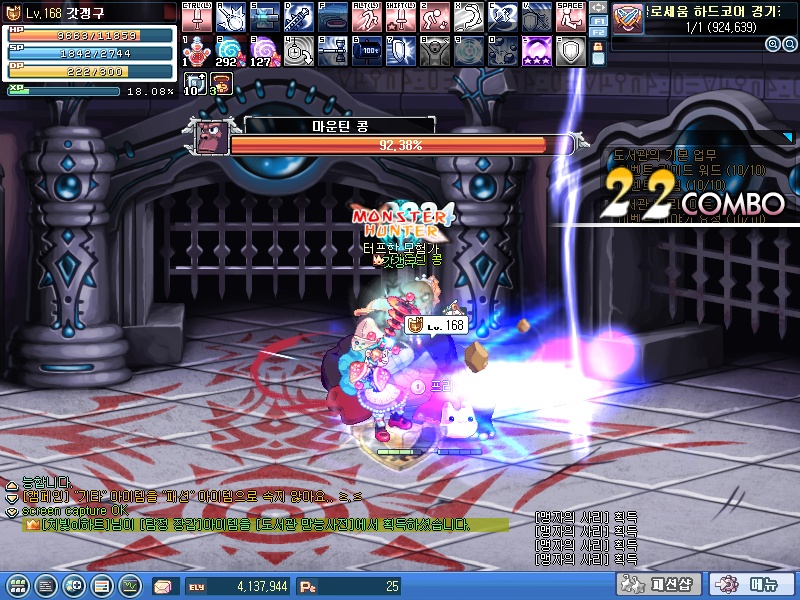Click the magnifier zoom-in button
Screen dimensions: 800x600
click(773, 45)
